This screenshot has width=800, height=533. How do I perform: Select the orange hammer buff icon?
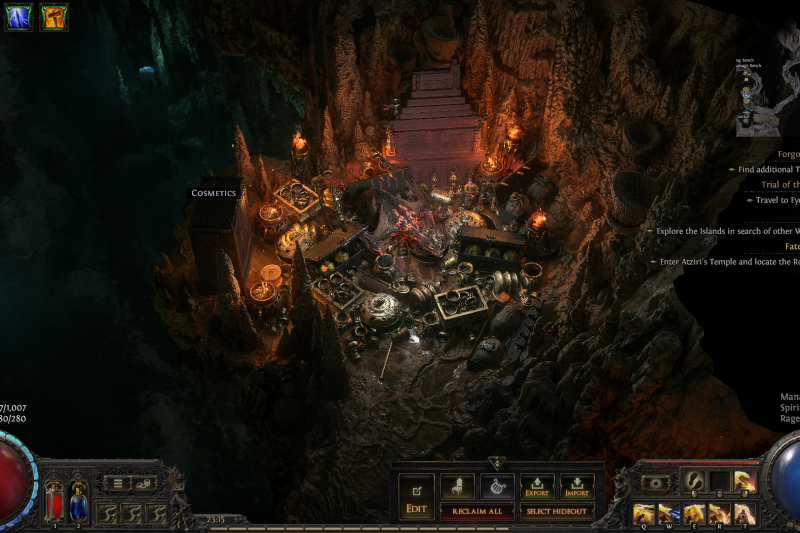coord(54,17)
